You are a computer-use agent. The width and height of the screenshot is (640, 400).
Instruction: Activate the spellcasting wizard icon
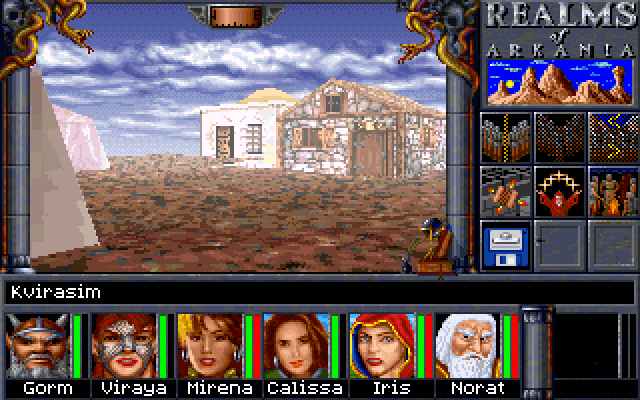pos(558,191)
